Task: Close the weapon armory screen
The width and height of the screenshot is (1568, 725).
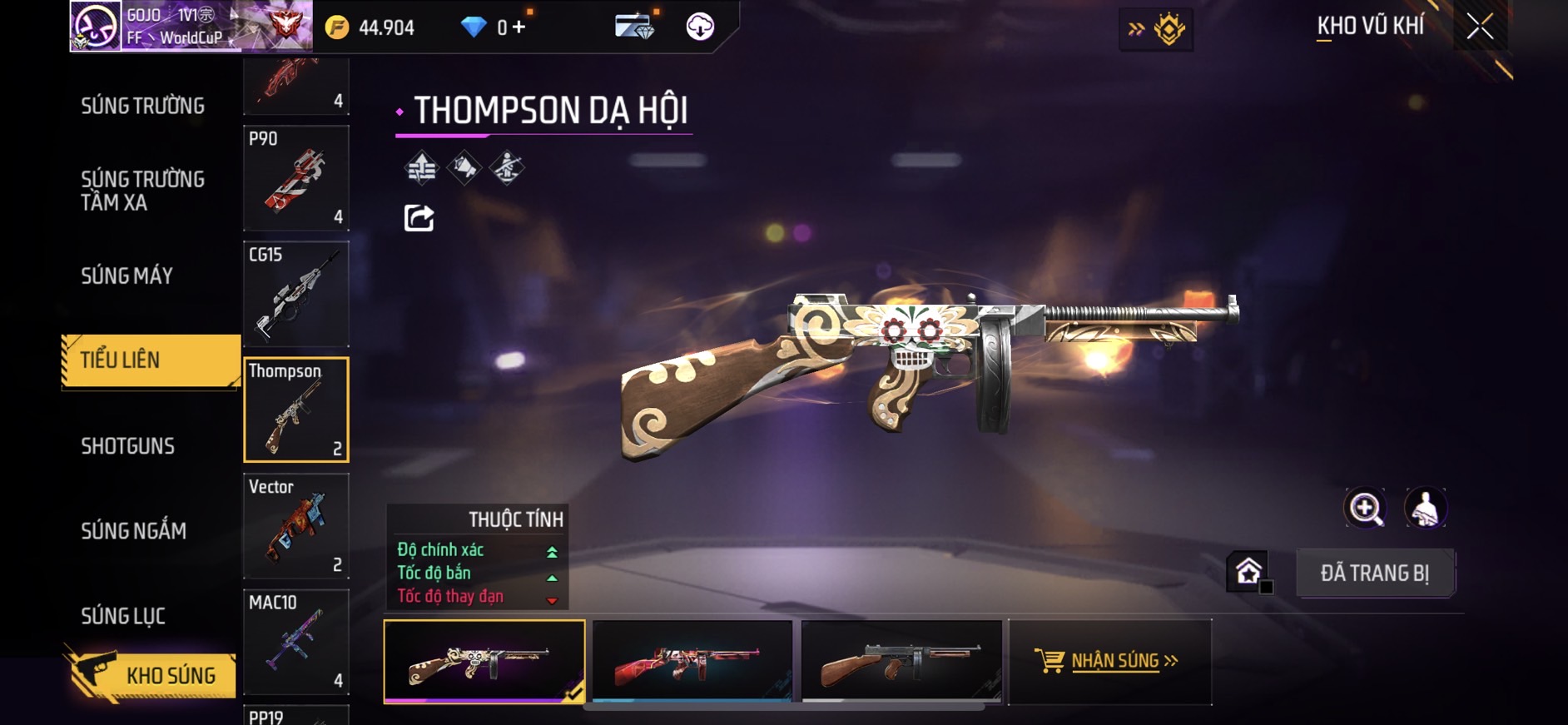Action: 1480,27
